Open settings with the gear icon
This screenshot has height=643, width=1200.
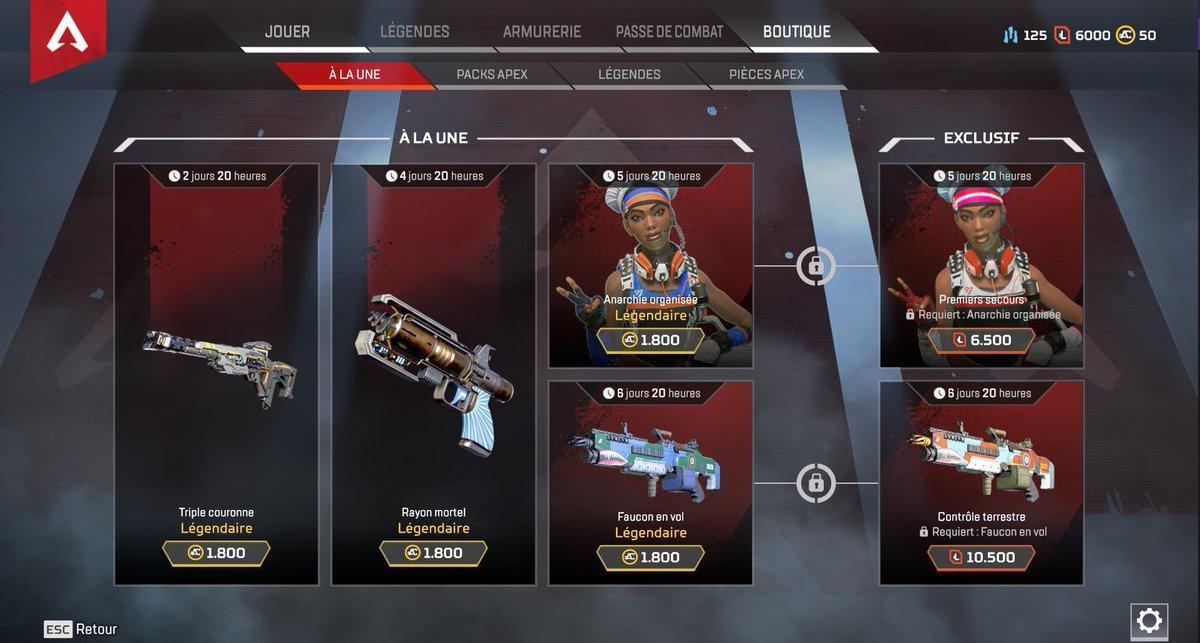(x=1149, y=618)
